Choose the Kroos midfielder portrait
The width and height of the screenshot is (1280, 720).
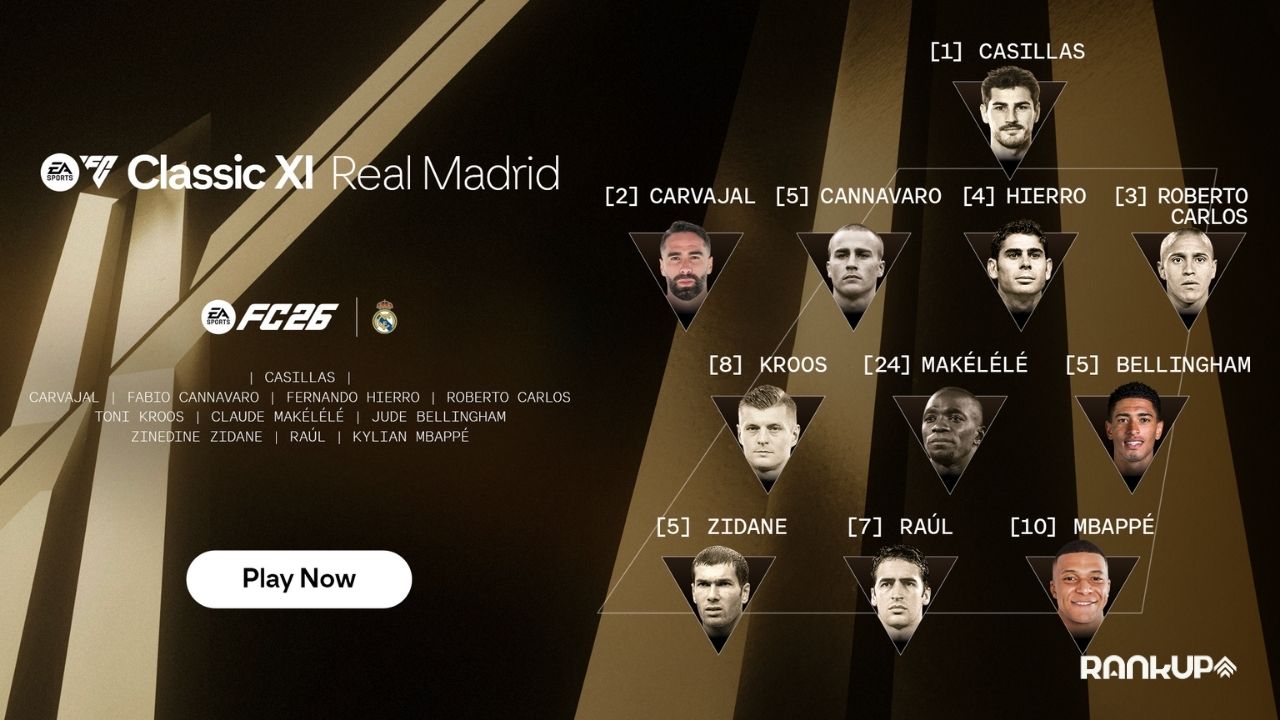coord(768,430)
